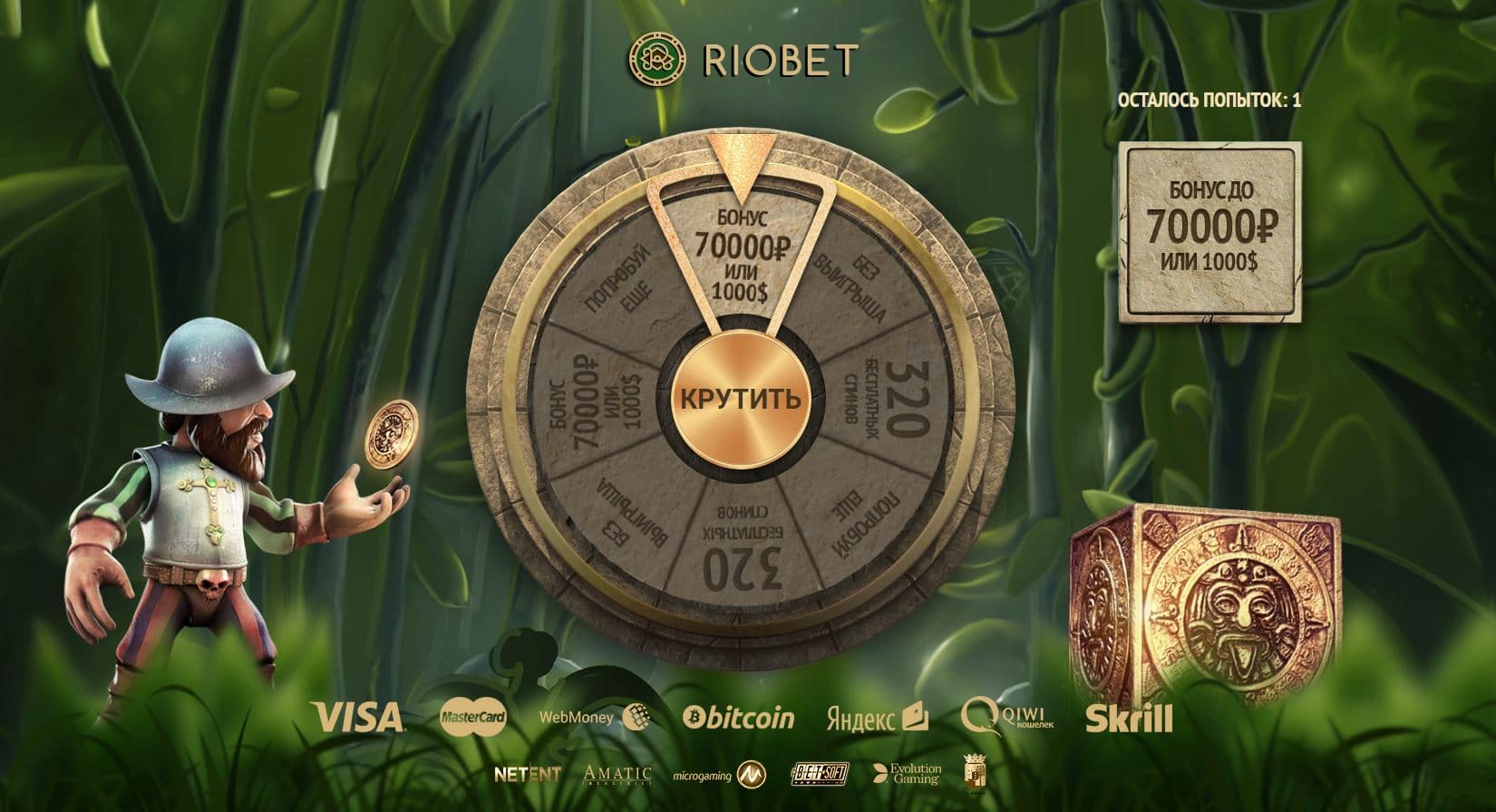The width and height of the screenshot is (1496, 812).
Task: Select the Bitcoin payment icon
Action: click(739, 716)
